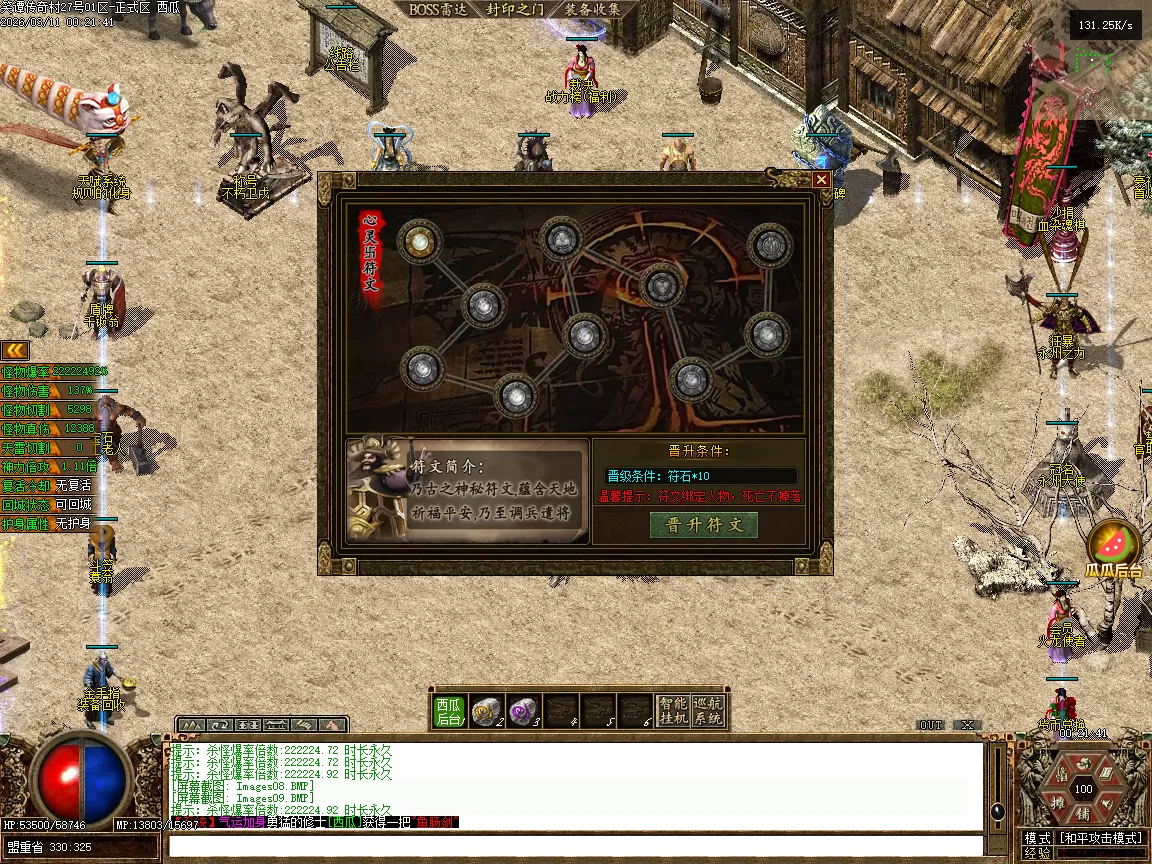Open the 装备收集 menu

tap(592, 10)
